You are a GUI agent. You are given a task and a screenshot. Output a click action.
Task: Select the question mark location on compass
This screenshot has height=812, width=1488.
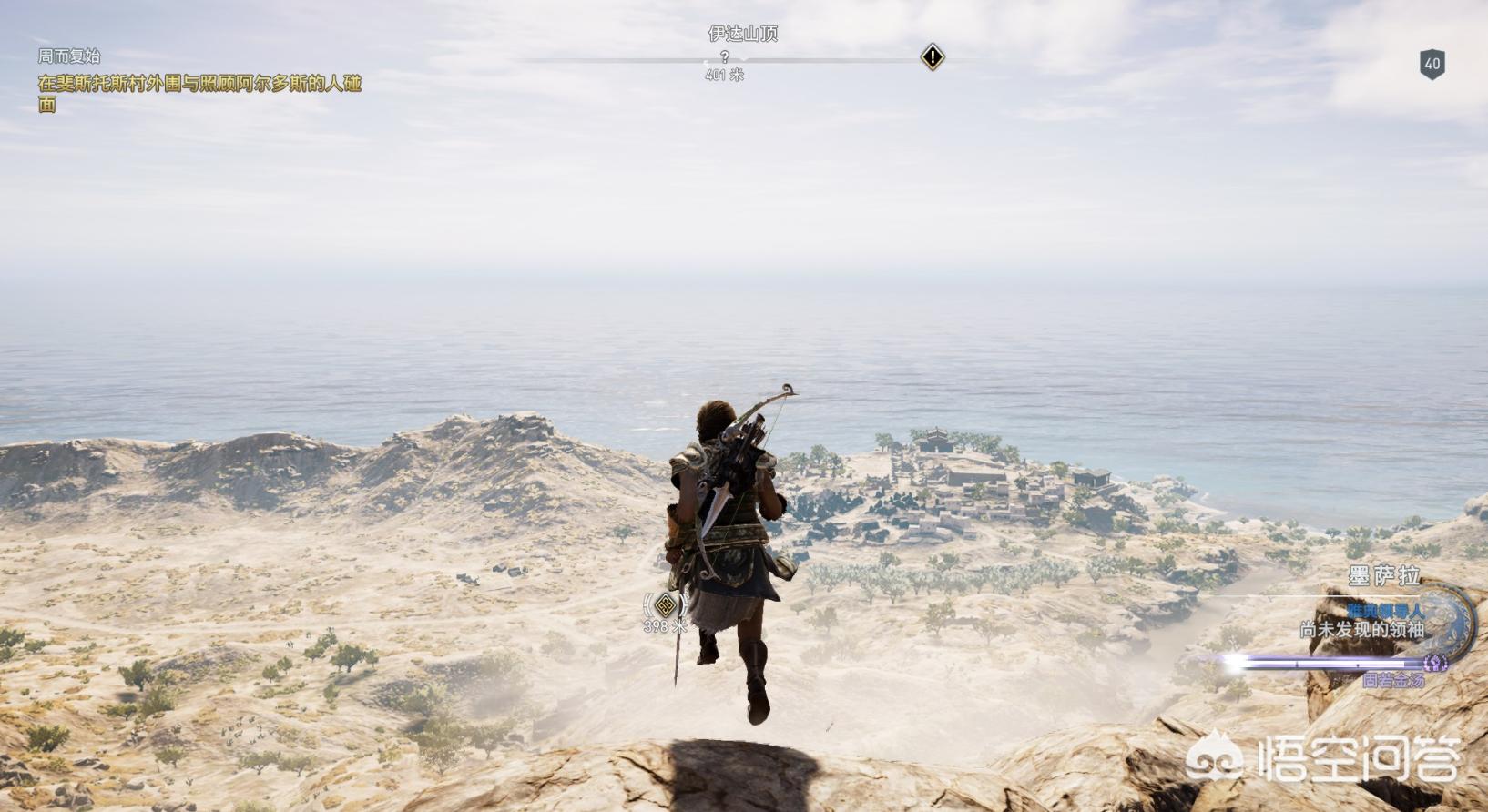[x=724, y=57]
